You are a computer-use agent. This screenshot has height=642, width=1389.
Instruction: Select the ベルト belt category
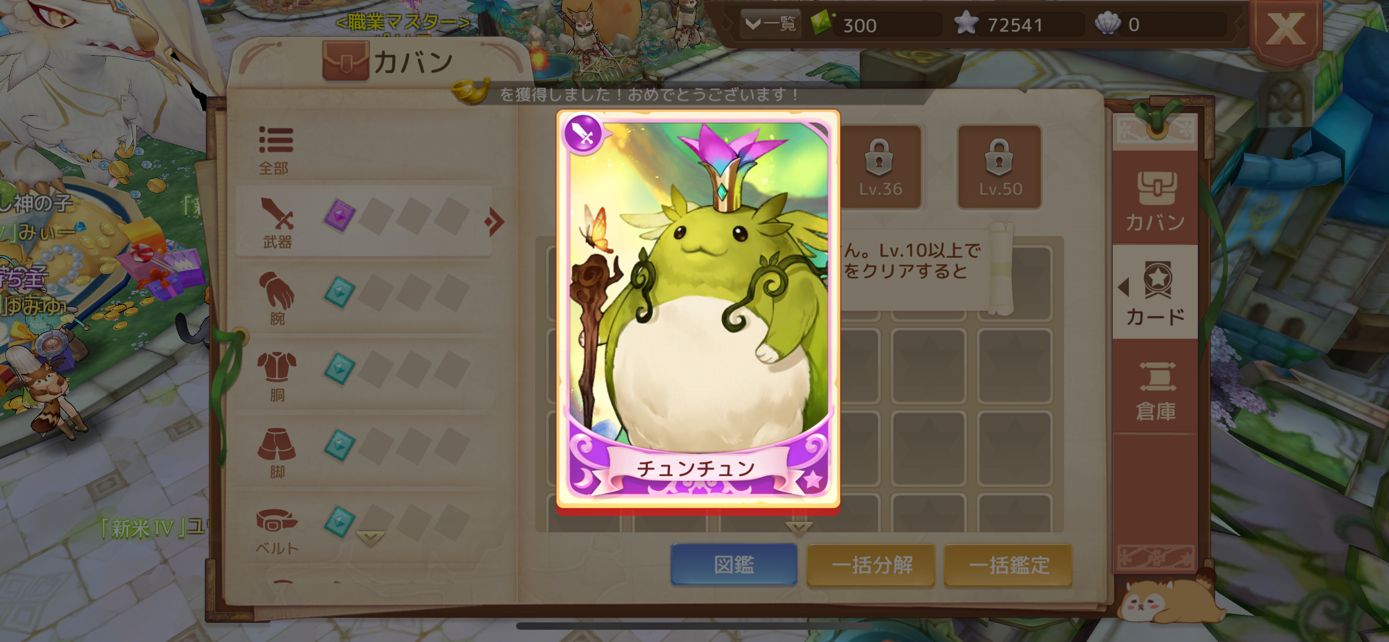[277, 529]
